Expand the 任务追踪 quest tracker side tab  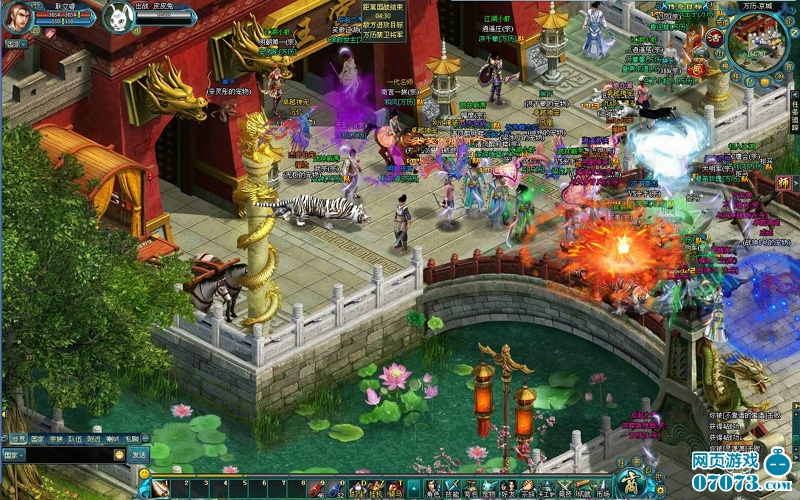click(x=794, y=112)
